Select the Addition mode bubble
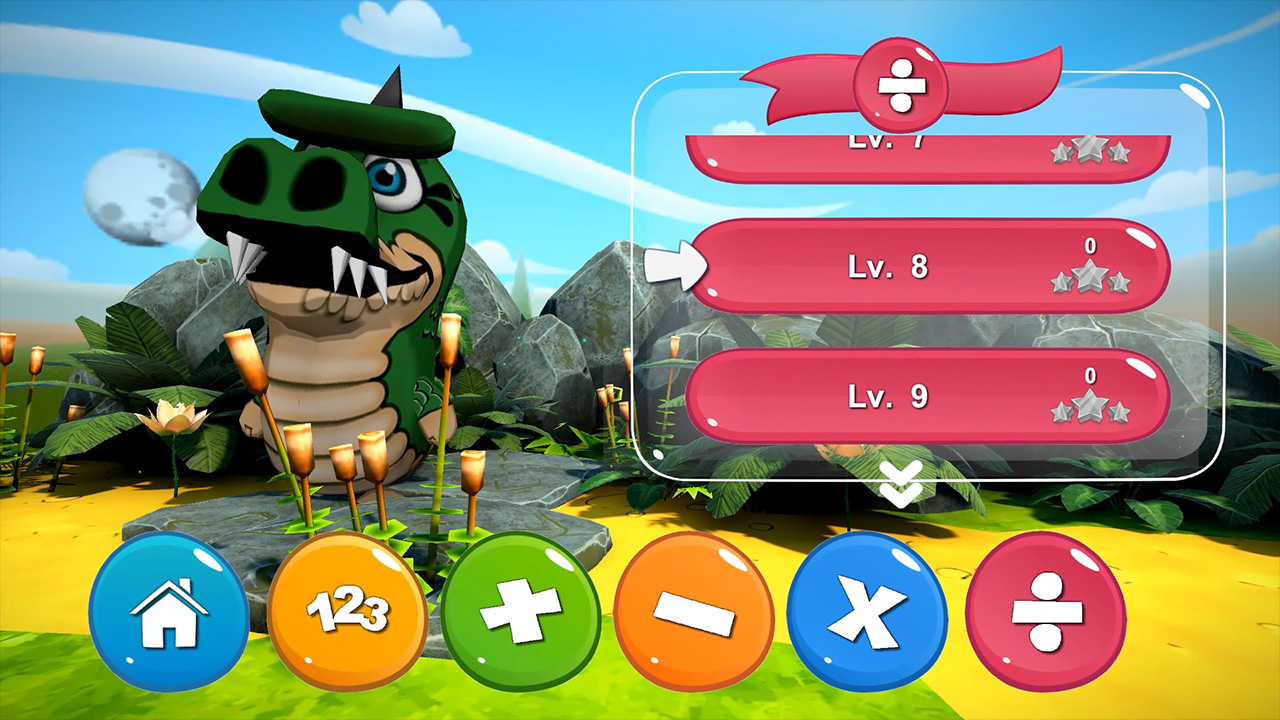 (x=528, y=612)
